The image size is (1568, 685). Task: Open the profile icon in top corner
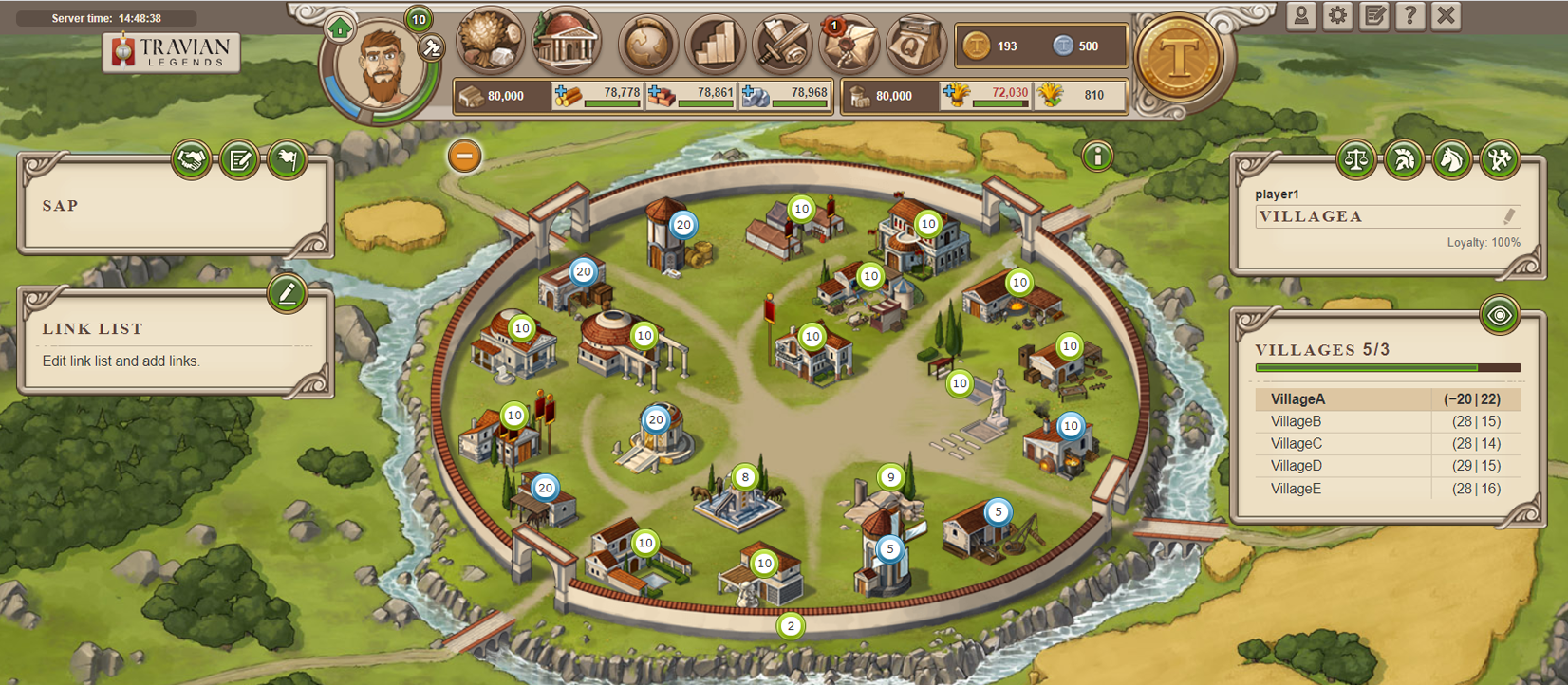[1301, 16]
